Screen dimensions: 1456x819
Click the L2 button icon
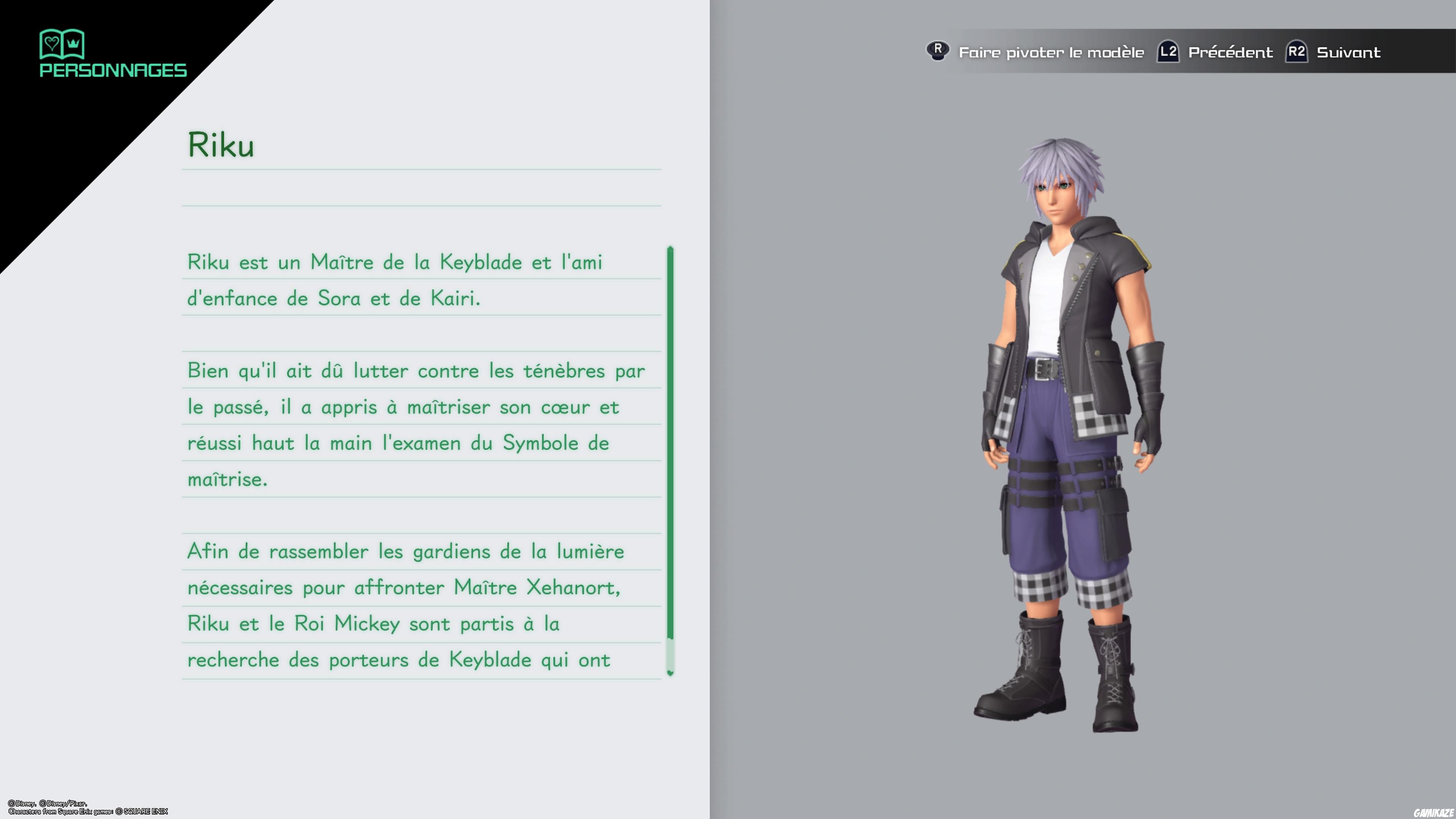1168,52
